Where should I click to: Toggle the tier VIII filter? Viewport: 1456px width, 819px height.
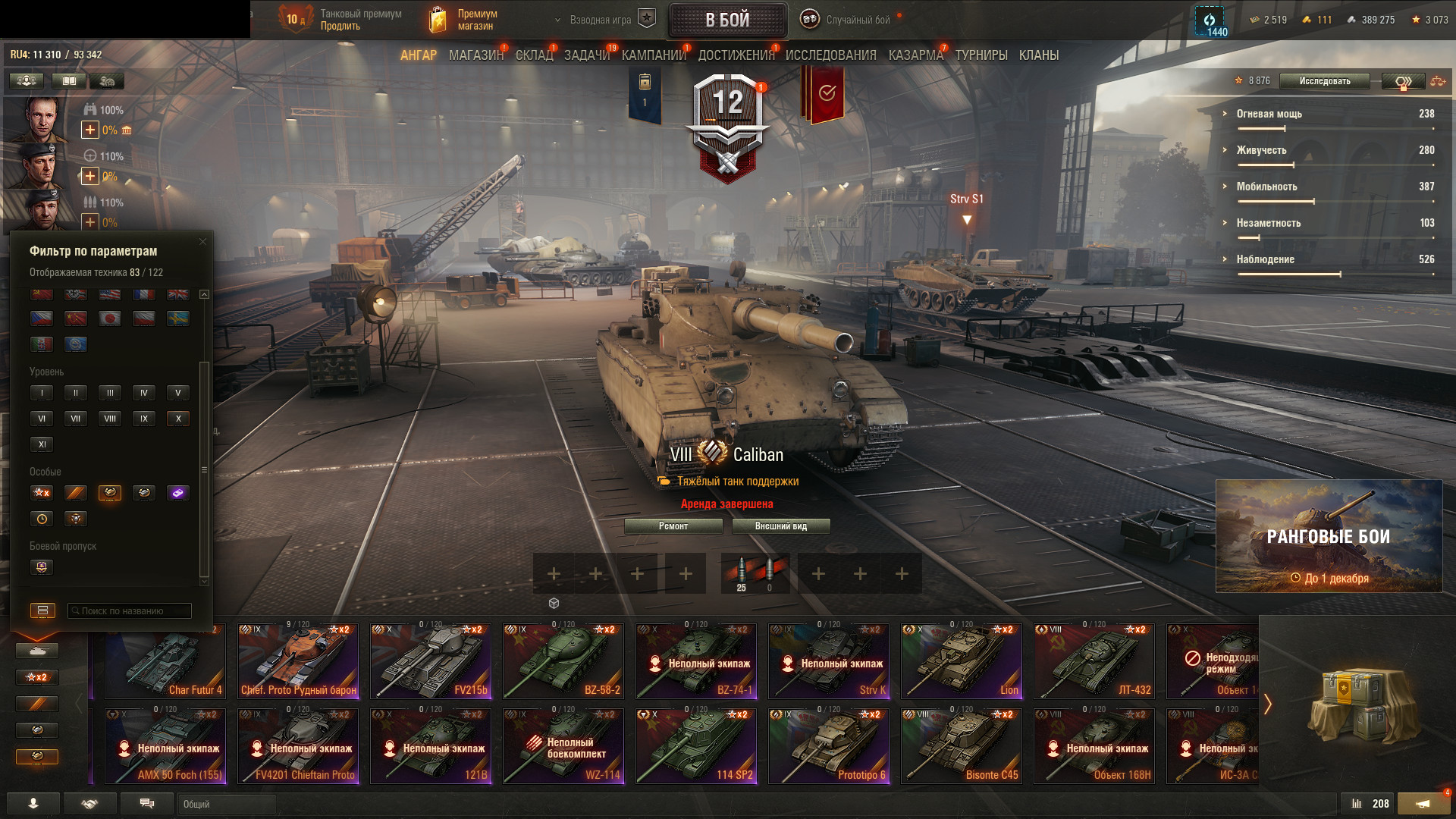tap(110, 419)
